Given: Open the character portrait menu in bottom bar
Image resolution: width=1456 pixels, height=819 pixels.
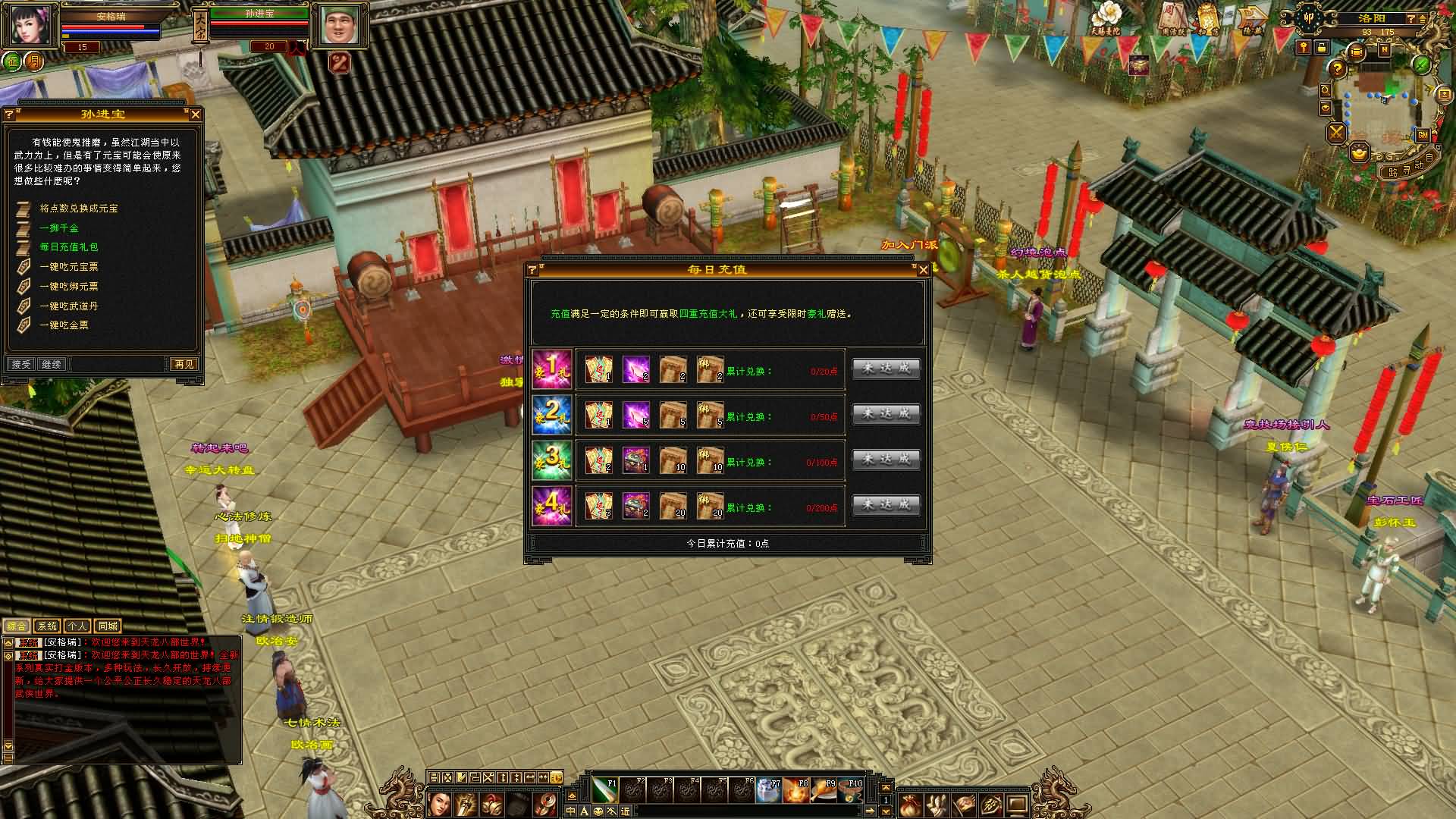Looking at the screenshot, I should click(440, 805).
